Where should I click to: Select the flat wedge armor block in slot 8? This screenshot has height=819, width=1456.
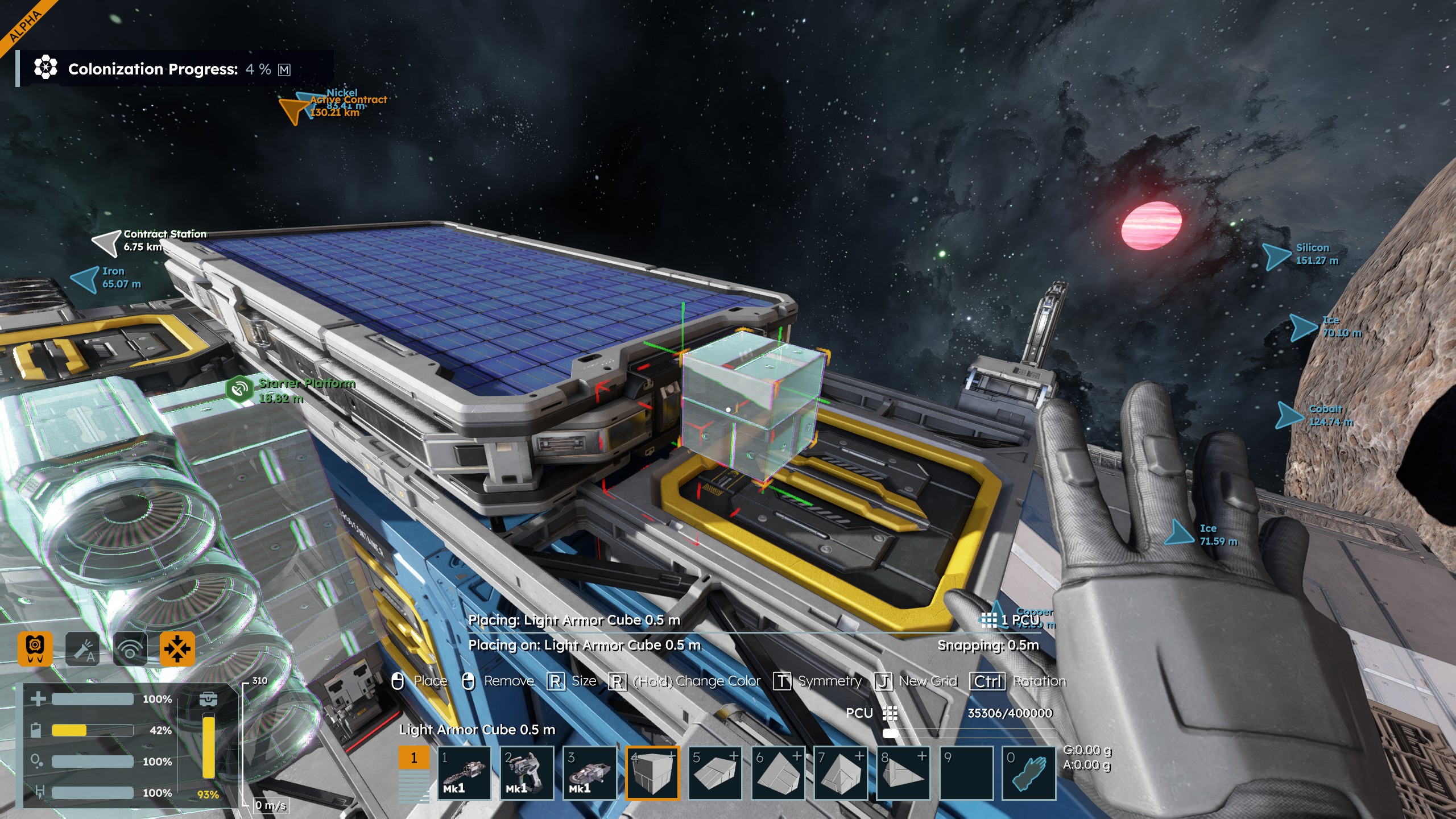[903, 773]
